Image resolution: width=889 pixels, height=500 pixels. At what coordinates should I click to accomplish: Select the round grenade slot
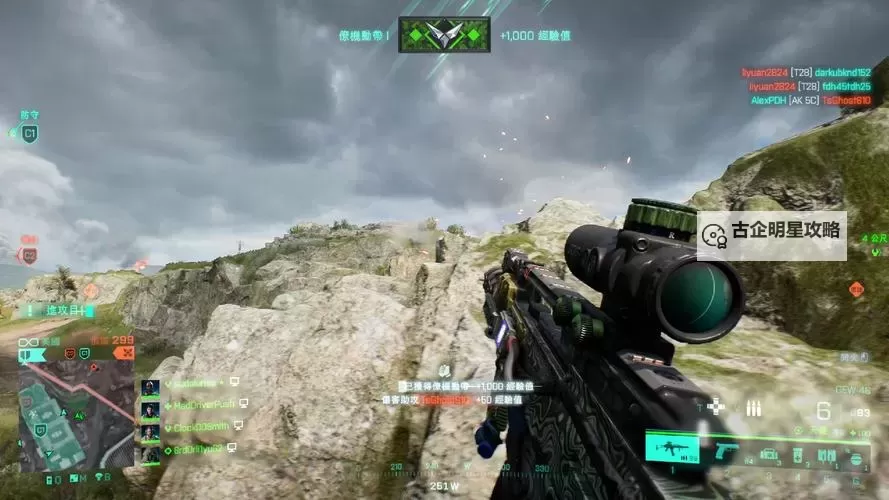[x=856, y=458]
